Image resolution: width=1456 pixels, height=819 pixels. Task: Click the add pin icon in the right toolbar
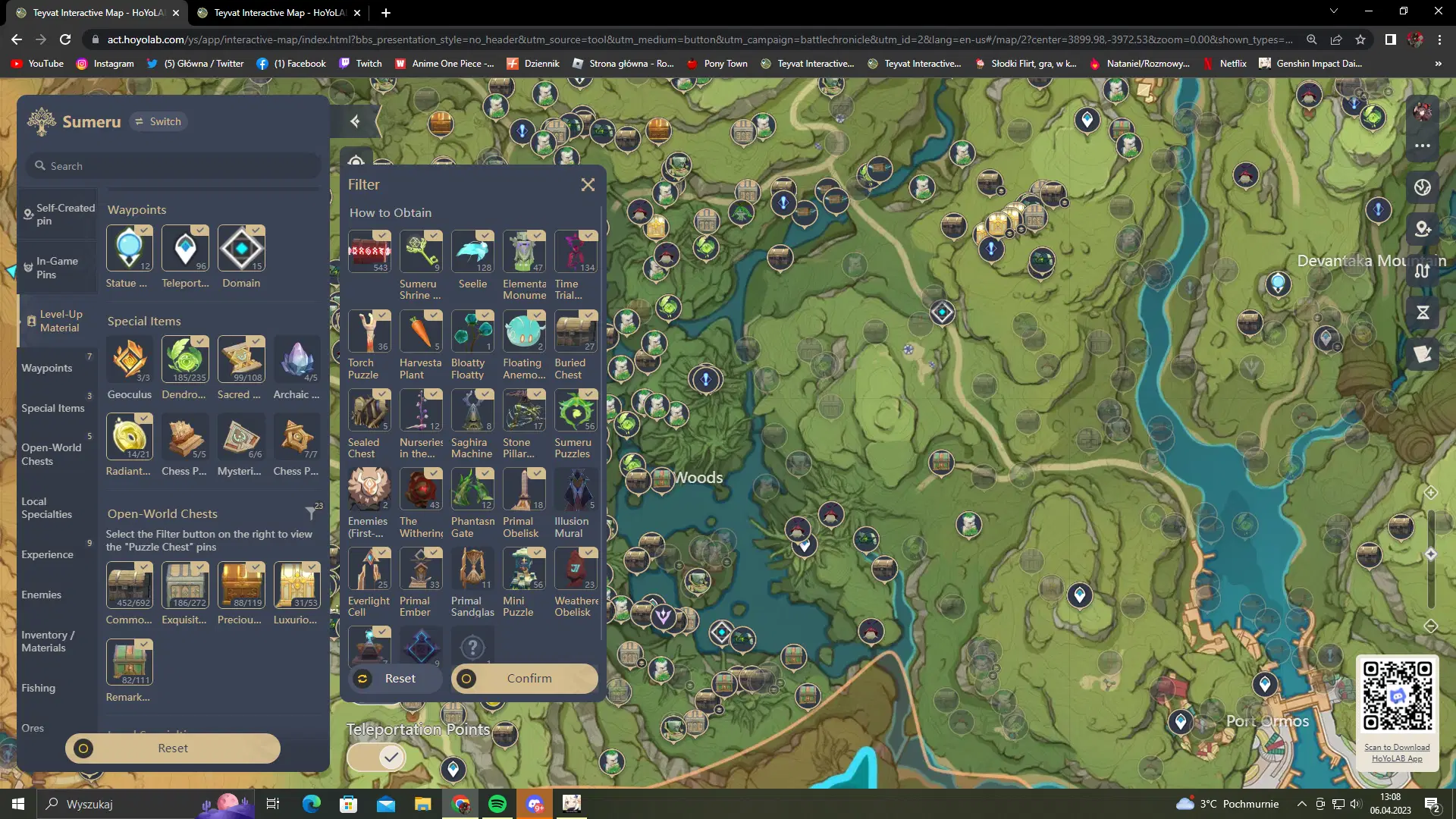1423,229
